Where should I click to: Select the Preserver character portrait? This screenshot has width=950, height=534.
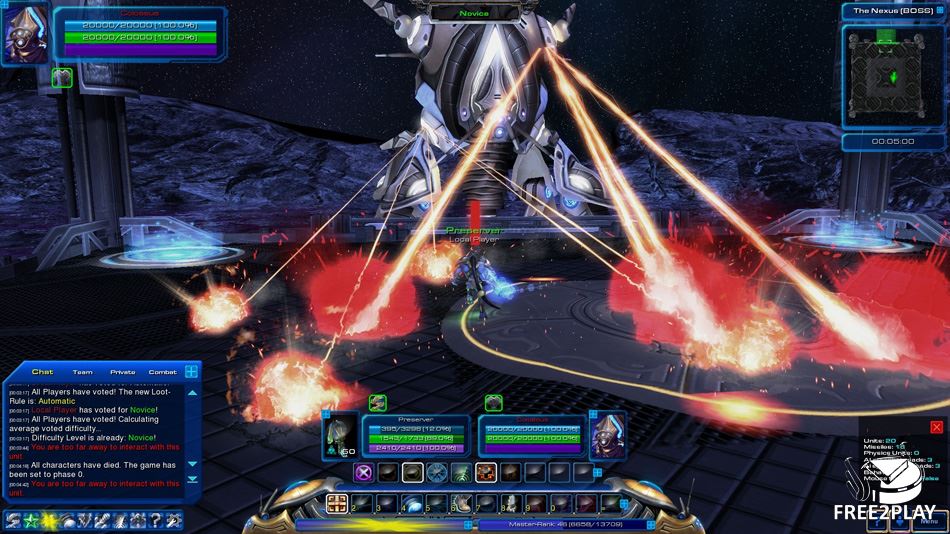coord(340,434)
